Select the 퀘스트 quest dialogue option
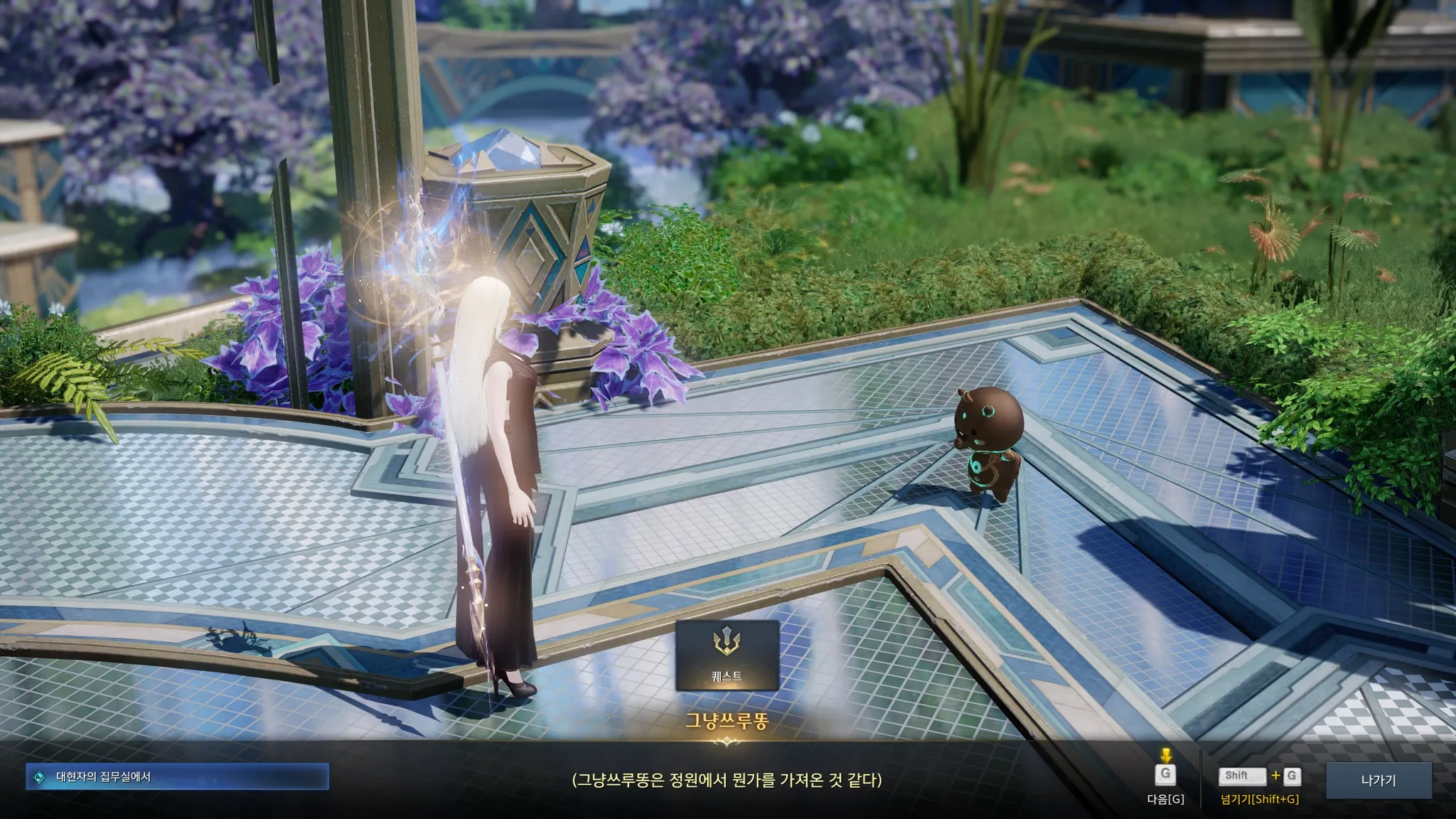 click(727, 655)
